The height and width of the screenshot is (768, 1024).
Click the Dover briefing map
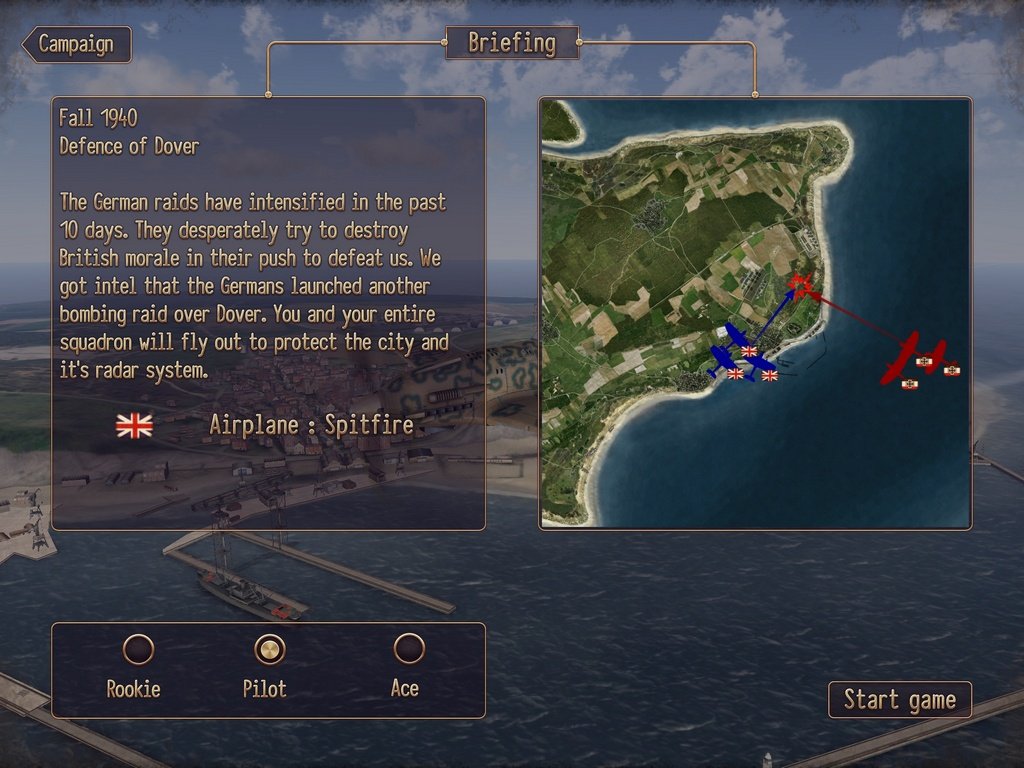point(755,313)
